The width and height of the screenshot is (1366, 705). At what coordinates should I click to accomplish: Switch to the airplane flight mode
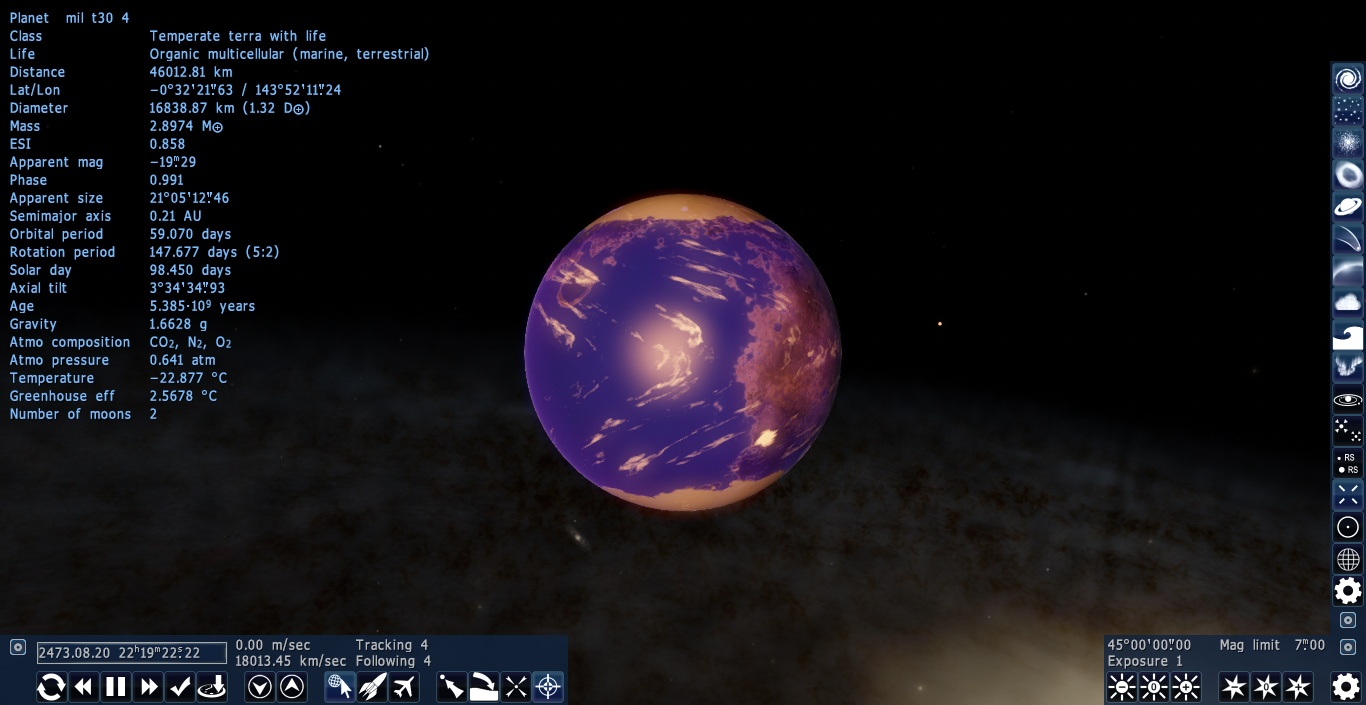(404, 687)
